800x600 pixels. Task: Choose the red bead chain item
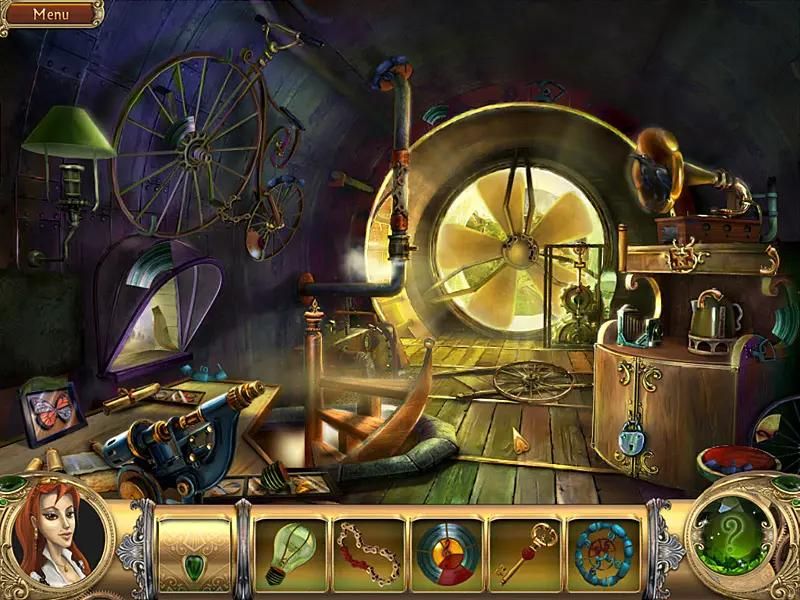point(369,553)
